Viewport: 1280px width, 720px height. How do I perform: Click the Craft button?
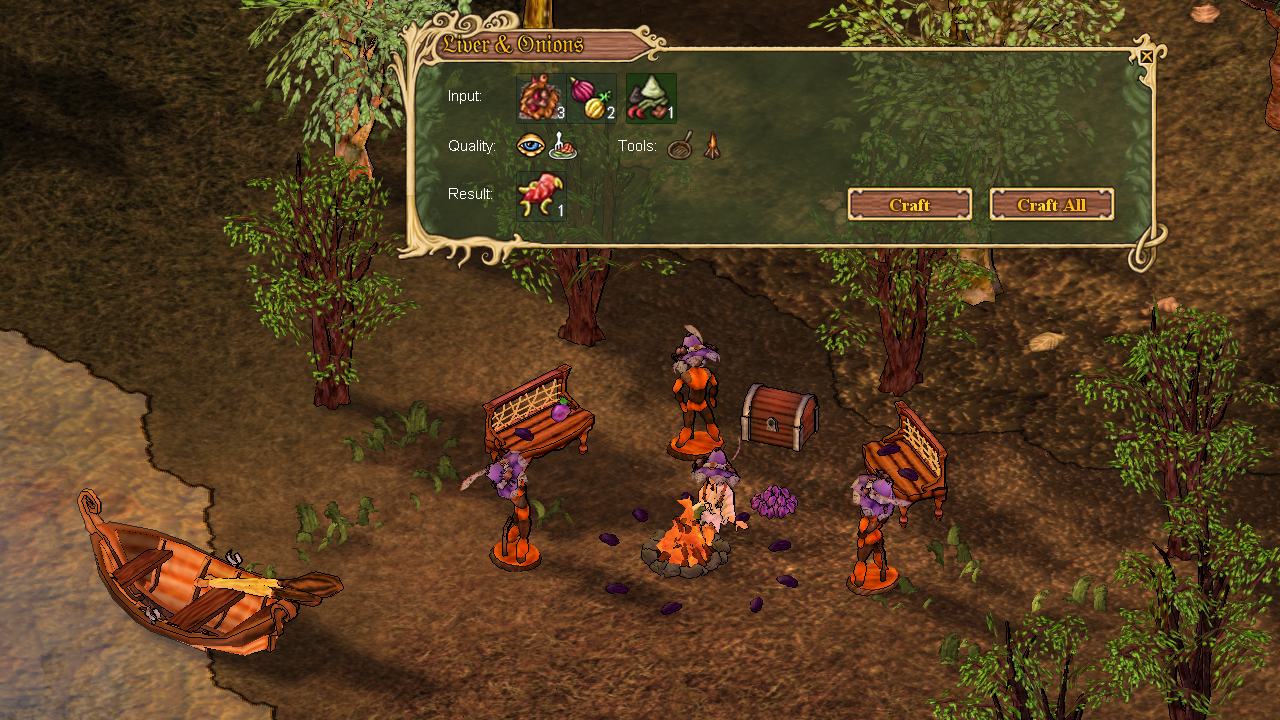[x=909, y=204]
